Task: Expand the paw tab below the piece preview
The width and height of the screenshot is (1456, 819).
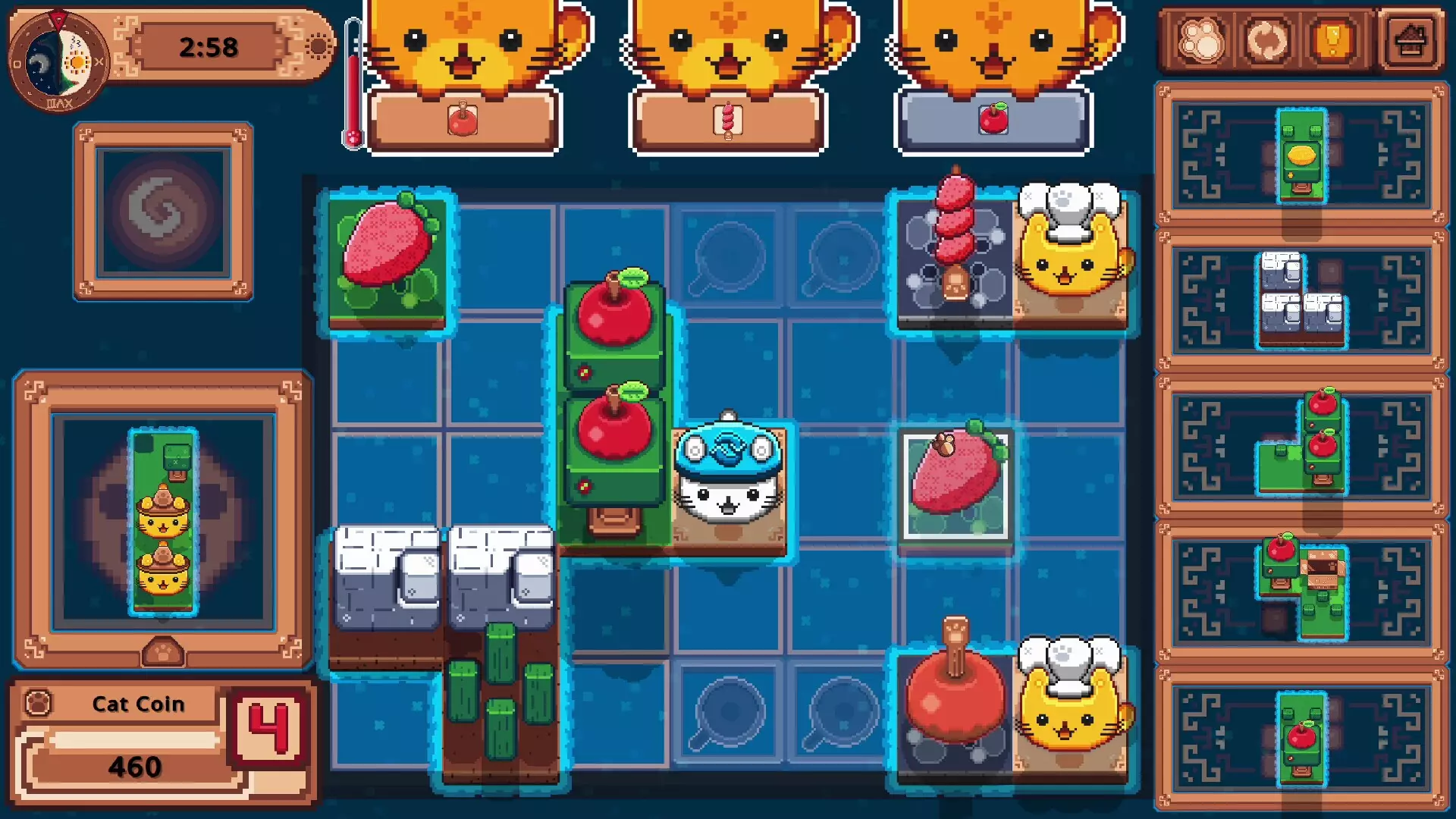Action: click(x=163, y=650)
